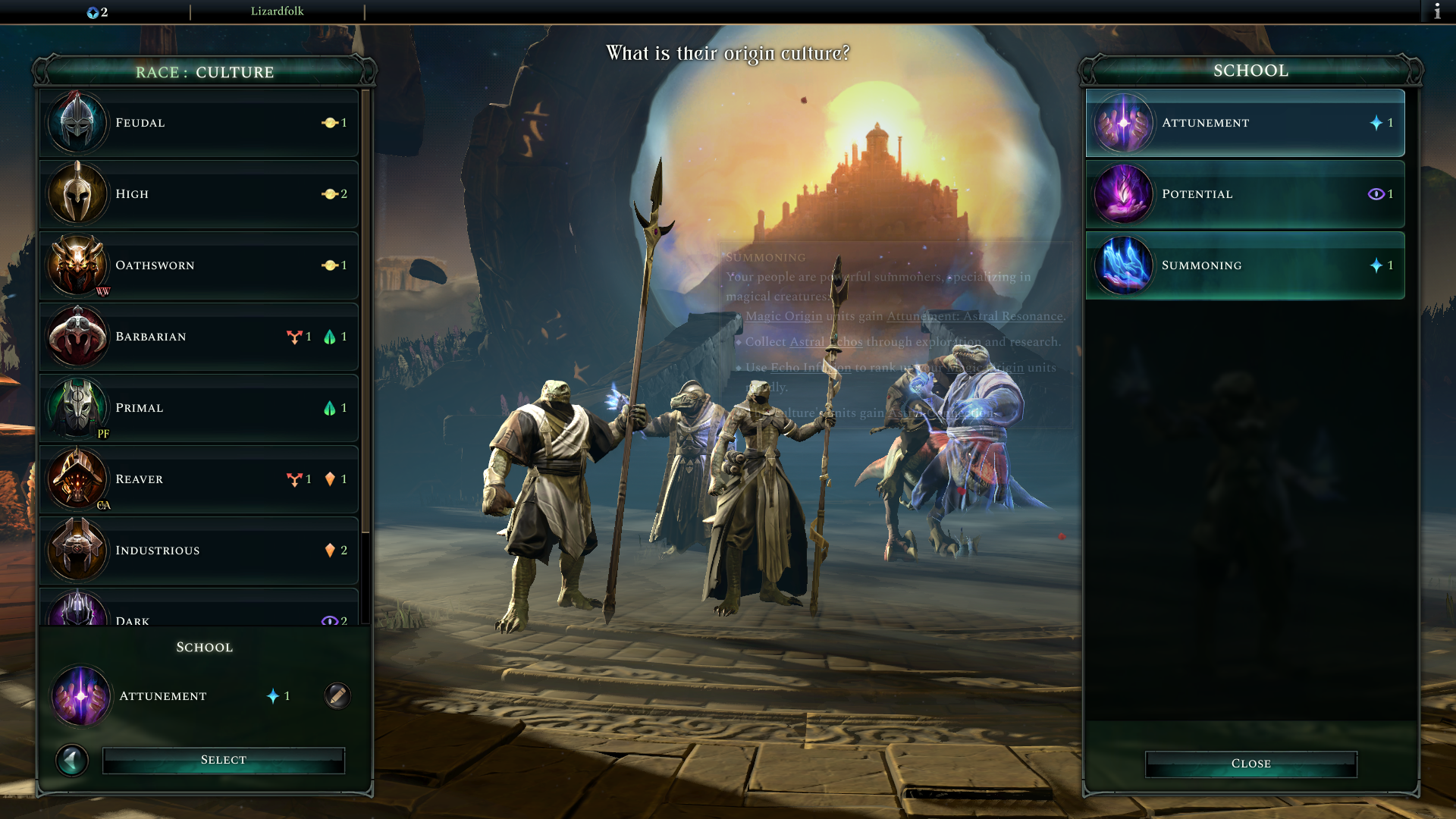Click the info icon in the top-right corner

click(1439, 11)
